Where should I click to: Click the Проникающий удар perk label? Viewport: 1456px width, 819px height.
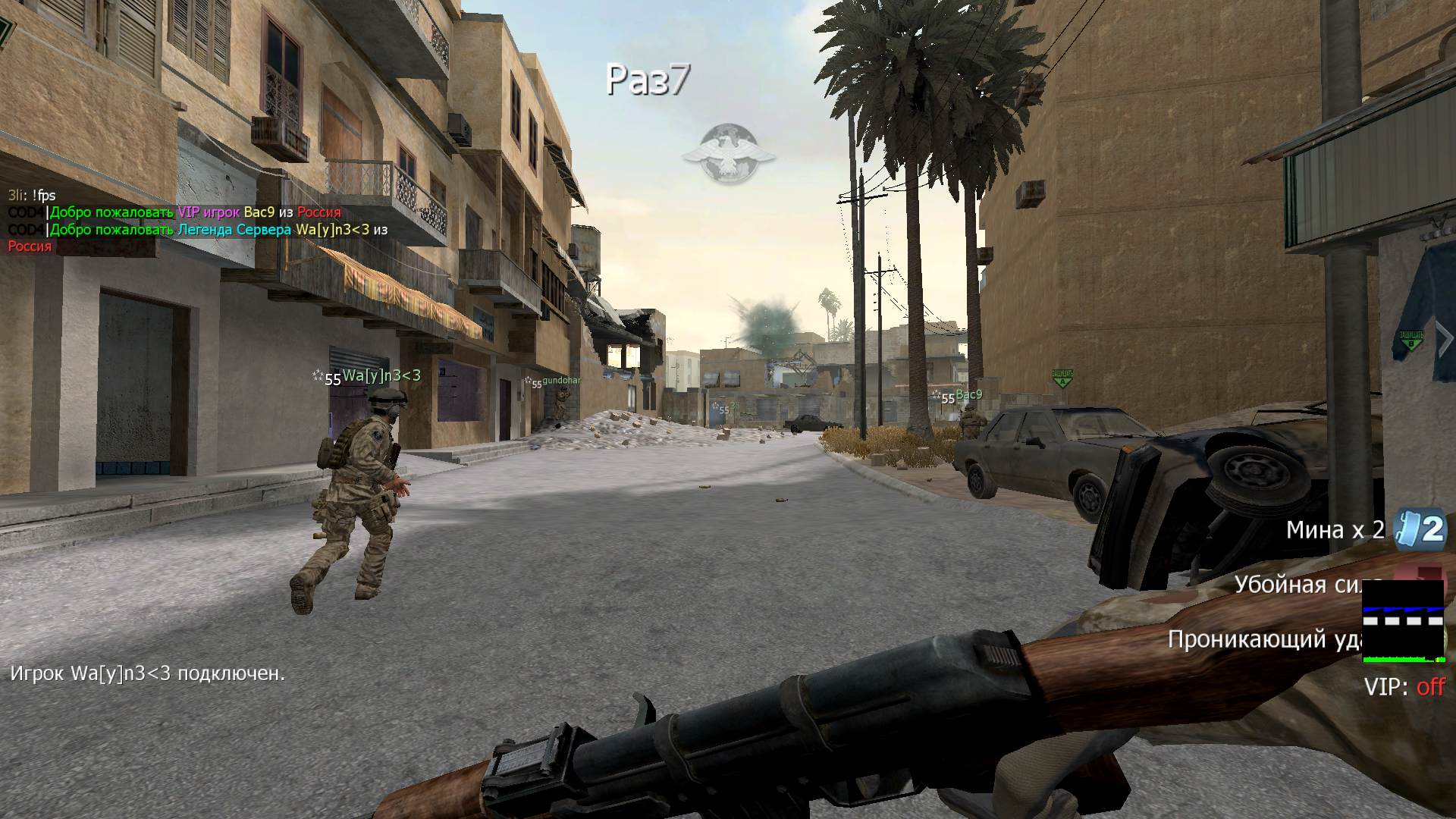[1266, 639]
